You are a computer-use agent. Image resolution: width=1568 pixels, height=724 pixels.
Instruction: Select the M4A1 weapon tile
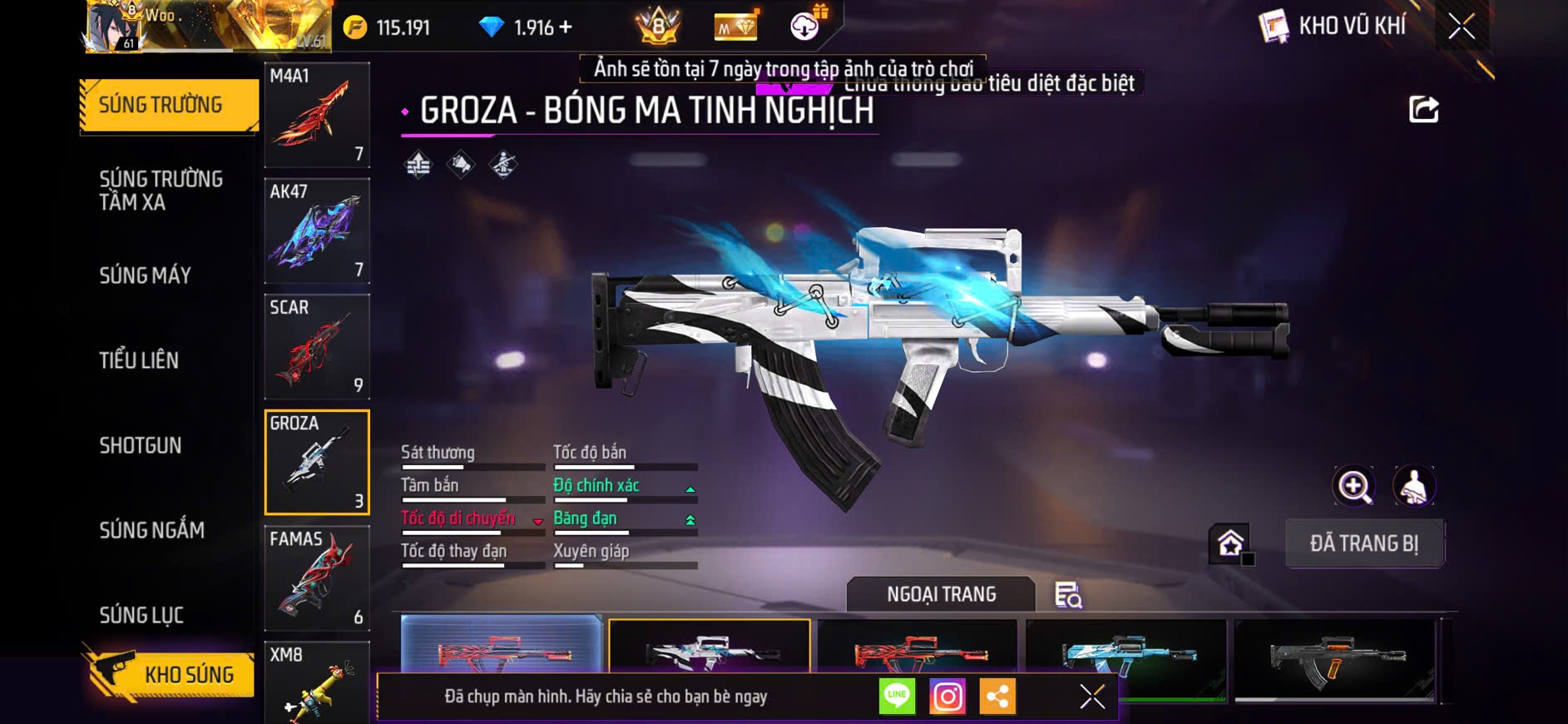click(317, 115)
